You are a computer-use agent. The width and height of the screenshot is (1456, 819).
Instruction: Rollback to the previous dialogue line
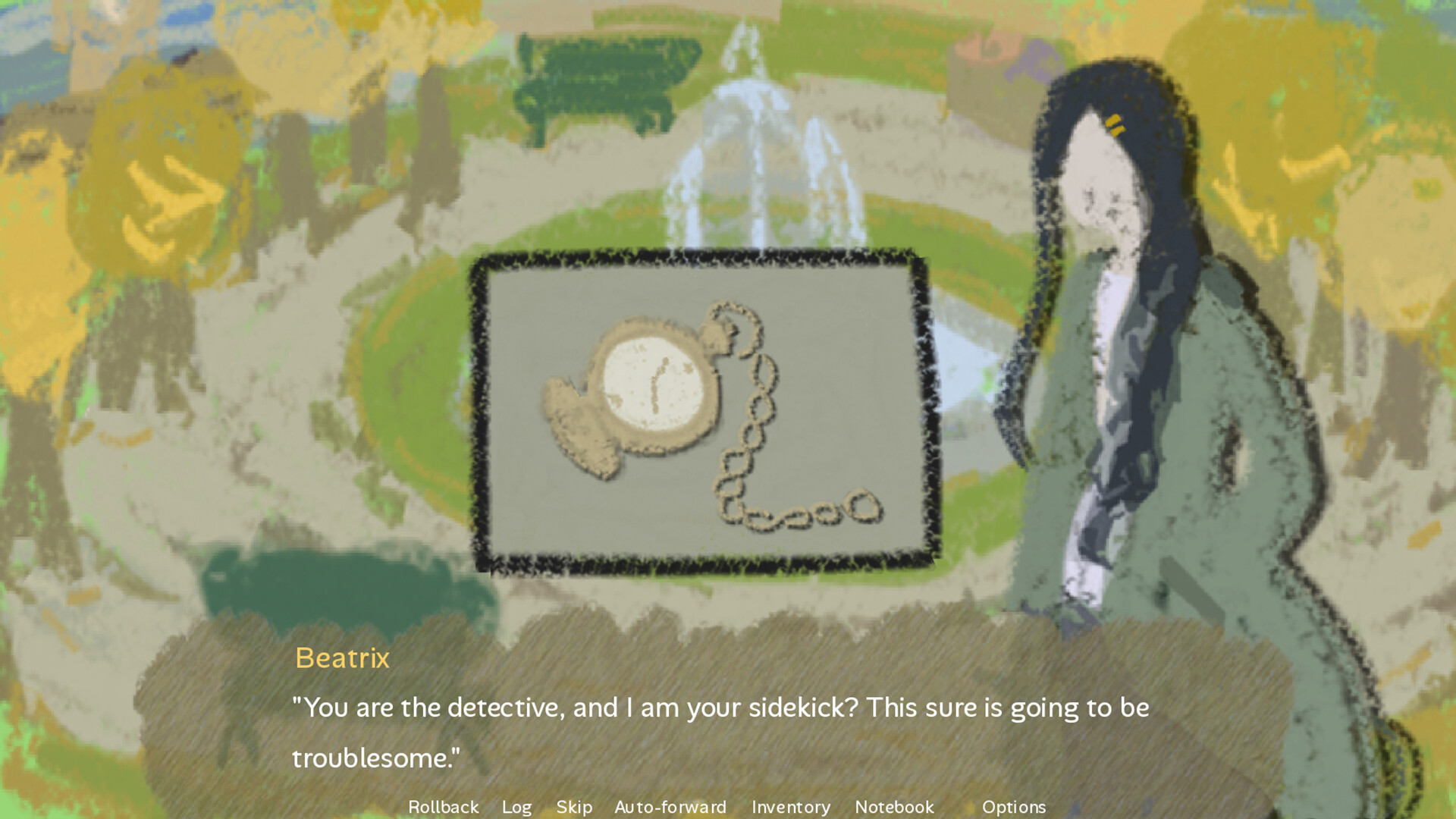tap(443, 807)
